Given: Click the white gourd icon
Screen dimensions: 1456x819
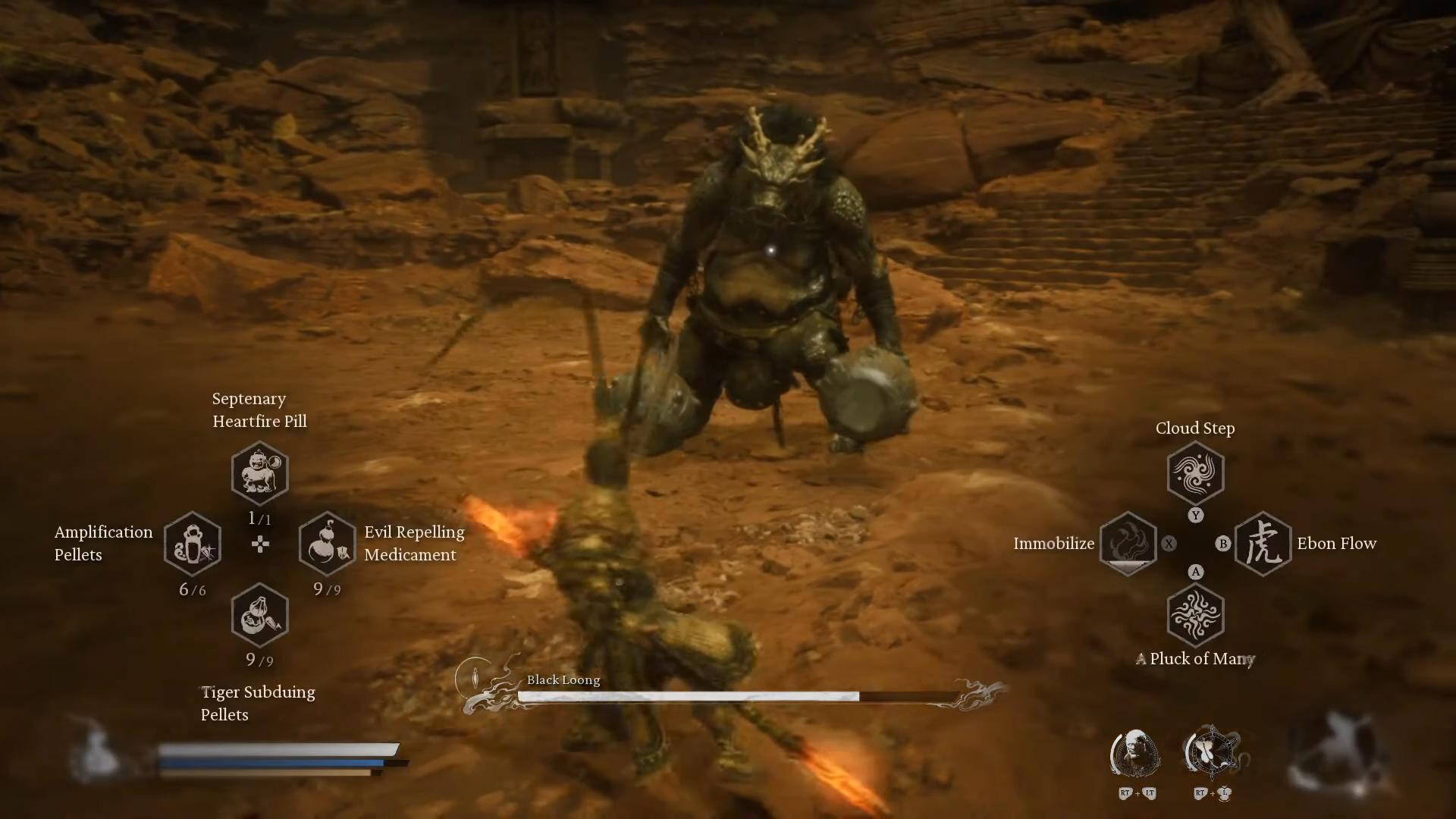Looking at the screenshot, I should click(96, 749).
